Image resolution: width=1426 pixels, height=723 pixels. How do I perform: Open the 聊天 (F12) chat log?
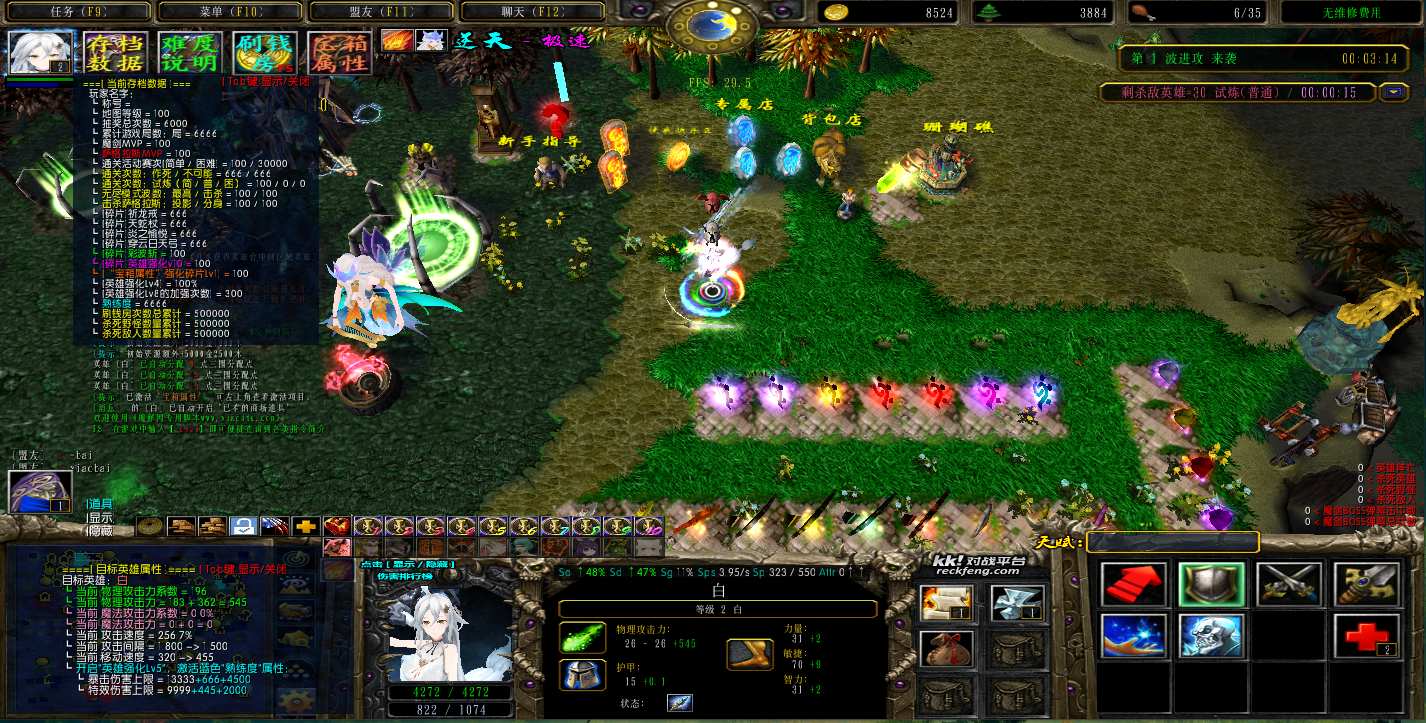pos(533,12)
